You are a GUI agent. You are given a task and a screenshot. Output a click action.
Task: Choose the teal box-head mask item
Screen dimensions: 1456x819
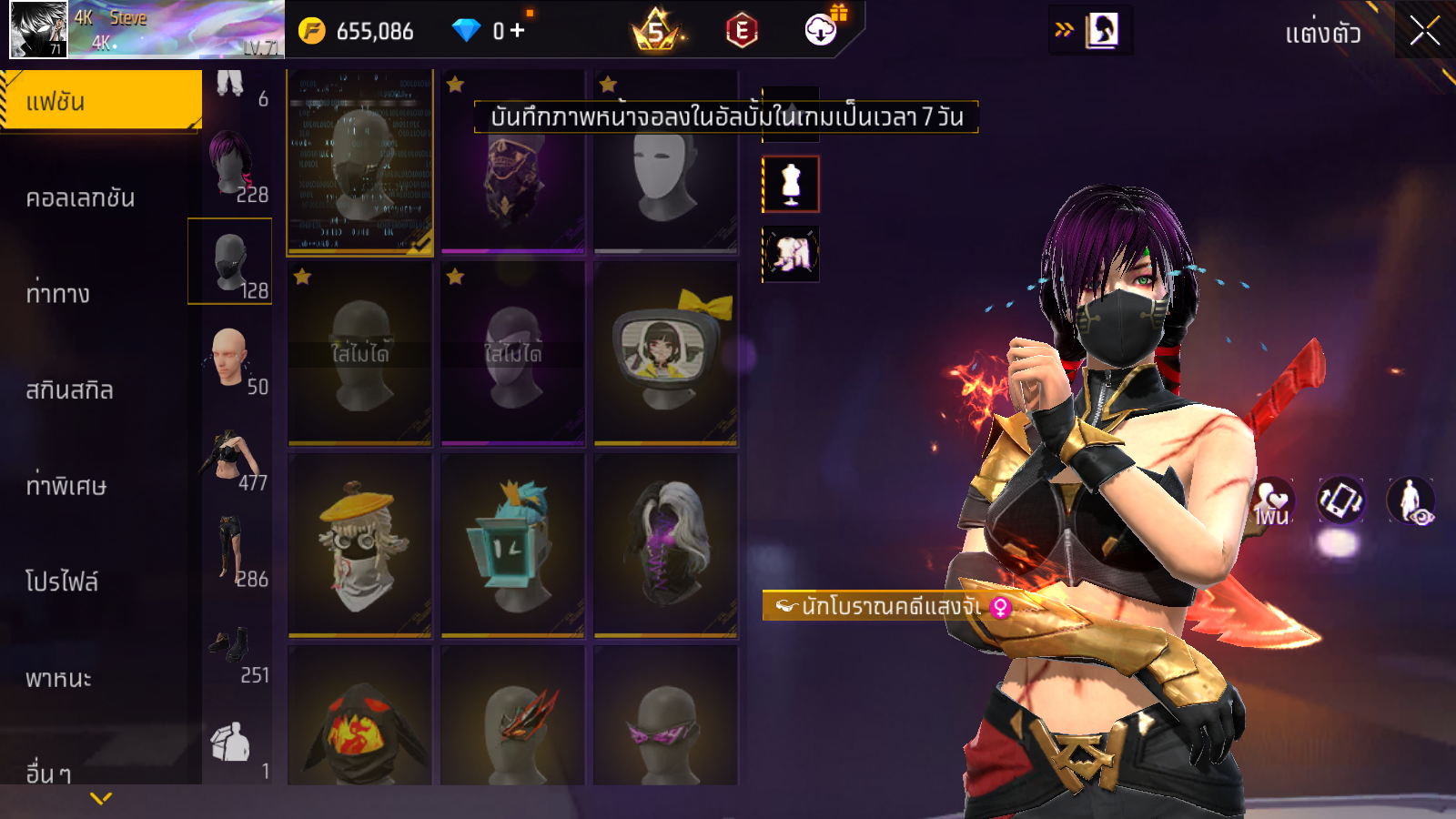coord(512,545)
